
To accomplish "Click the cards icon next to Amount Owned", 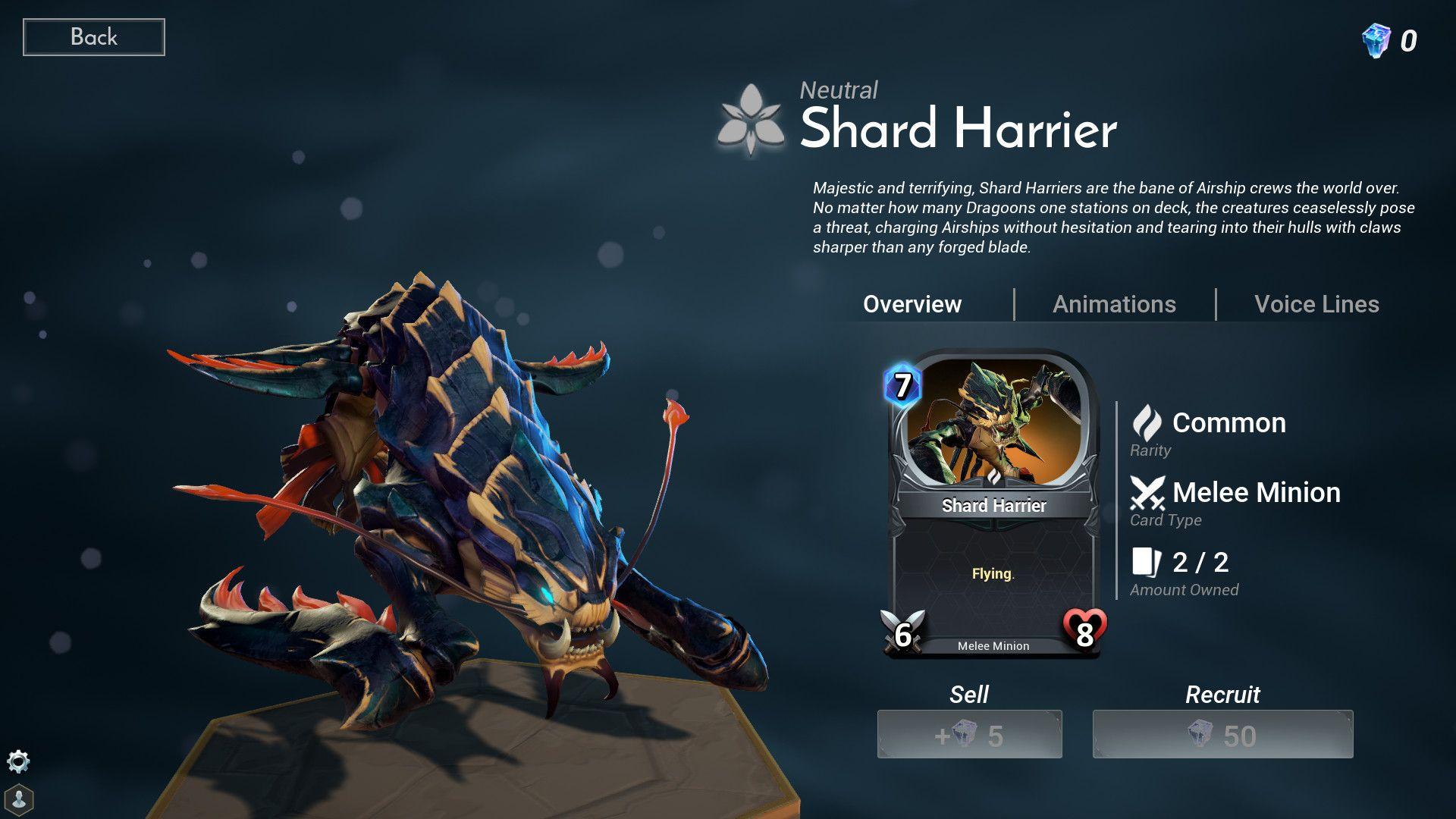I will [1147, 562].
